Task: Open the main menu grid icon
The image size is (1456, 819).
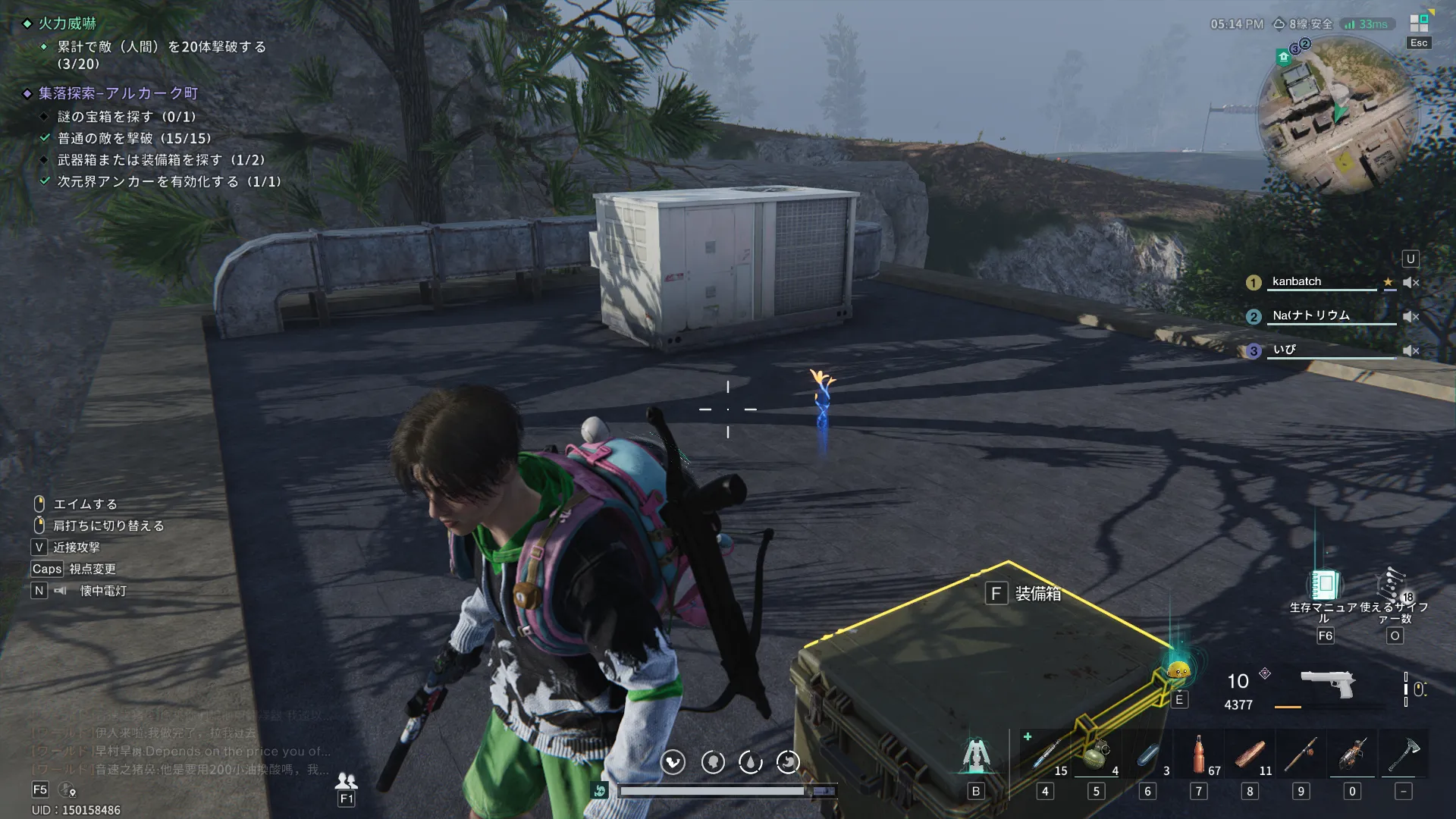Action: [x=1418, y=23]
